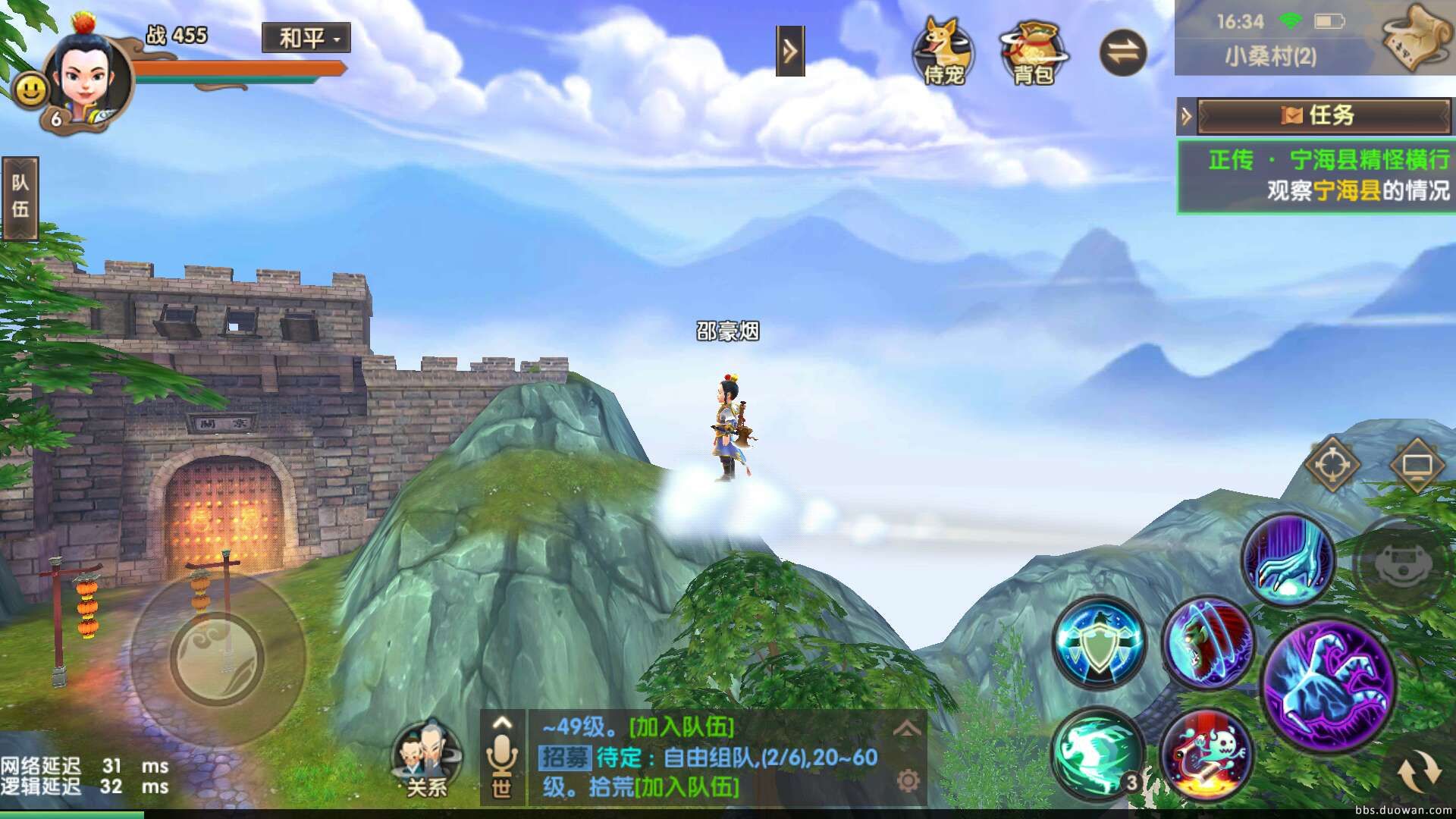
Task: Open chat settings gear icon
Action: point(907,780)
